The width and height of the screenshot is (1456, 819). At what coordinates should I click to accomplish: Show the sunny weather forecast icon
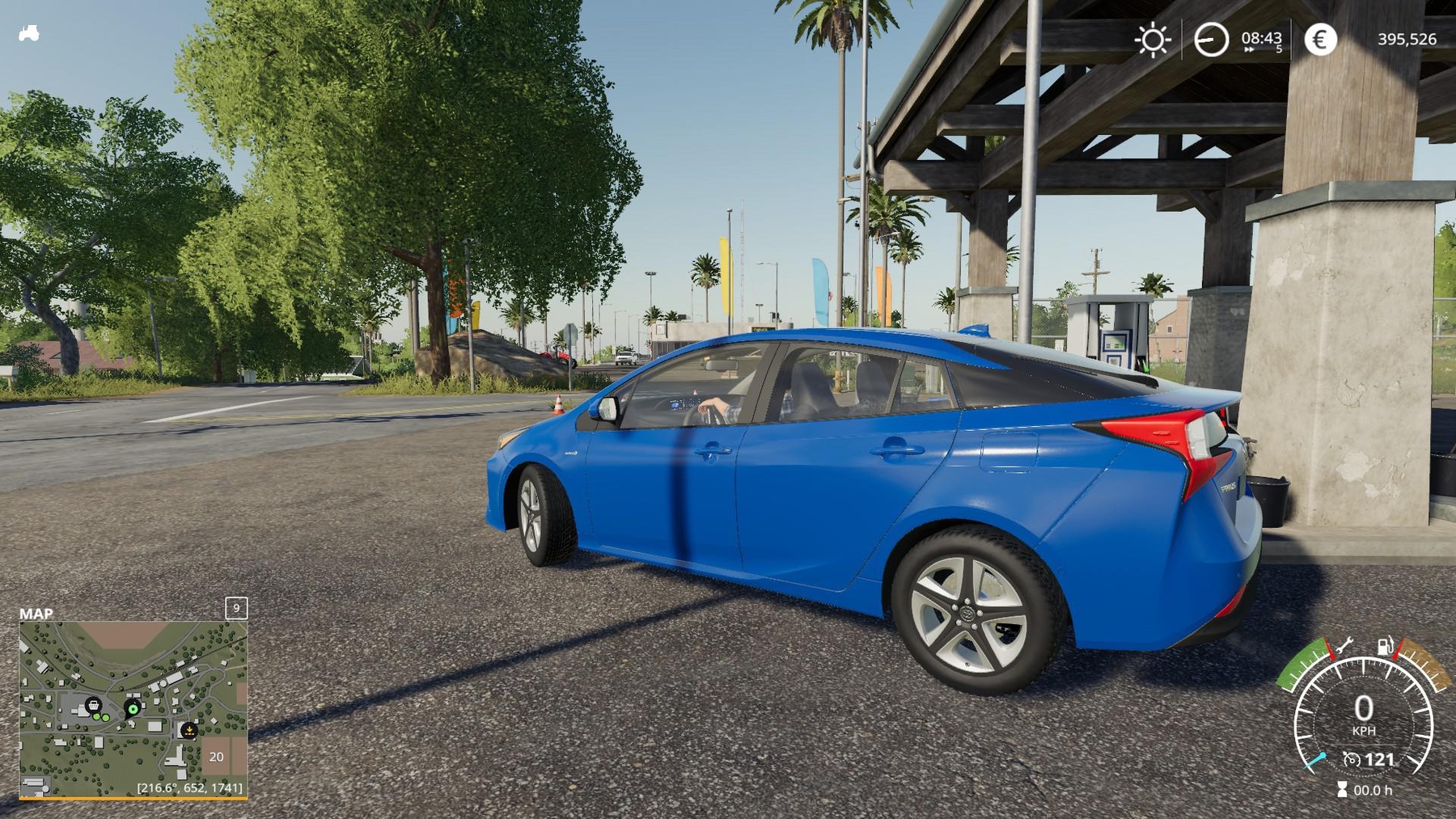1153,40
